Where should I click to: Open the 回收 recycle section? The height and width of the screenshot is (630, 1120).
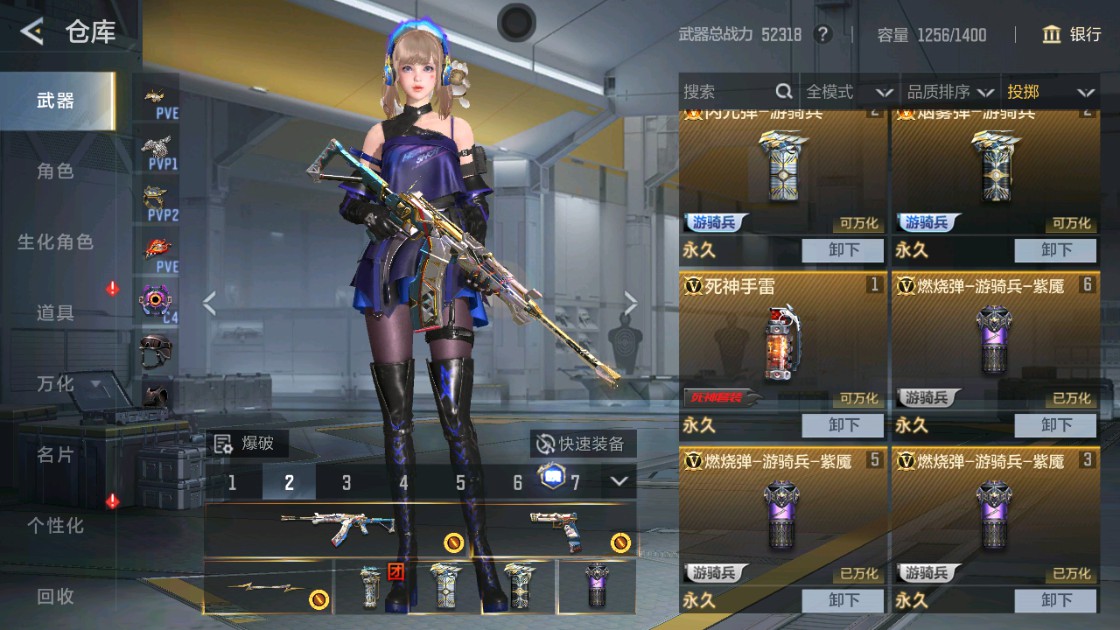(x=56, y=596)
